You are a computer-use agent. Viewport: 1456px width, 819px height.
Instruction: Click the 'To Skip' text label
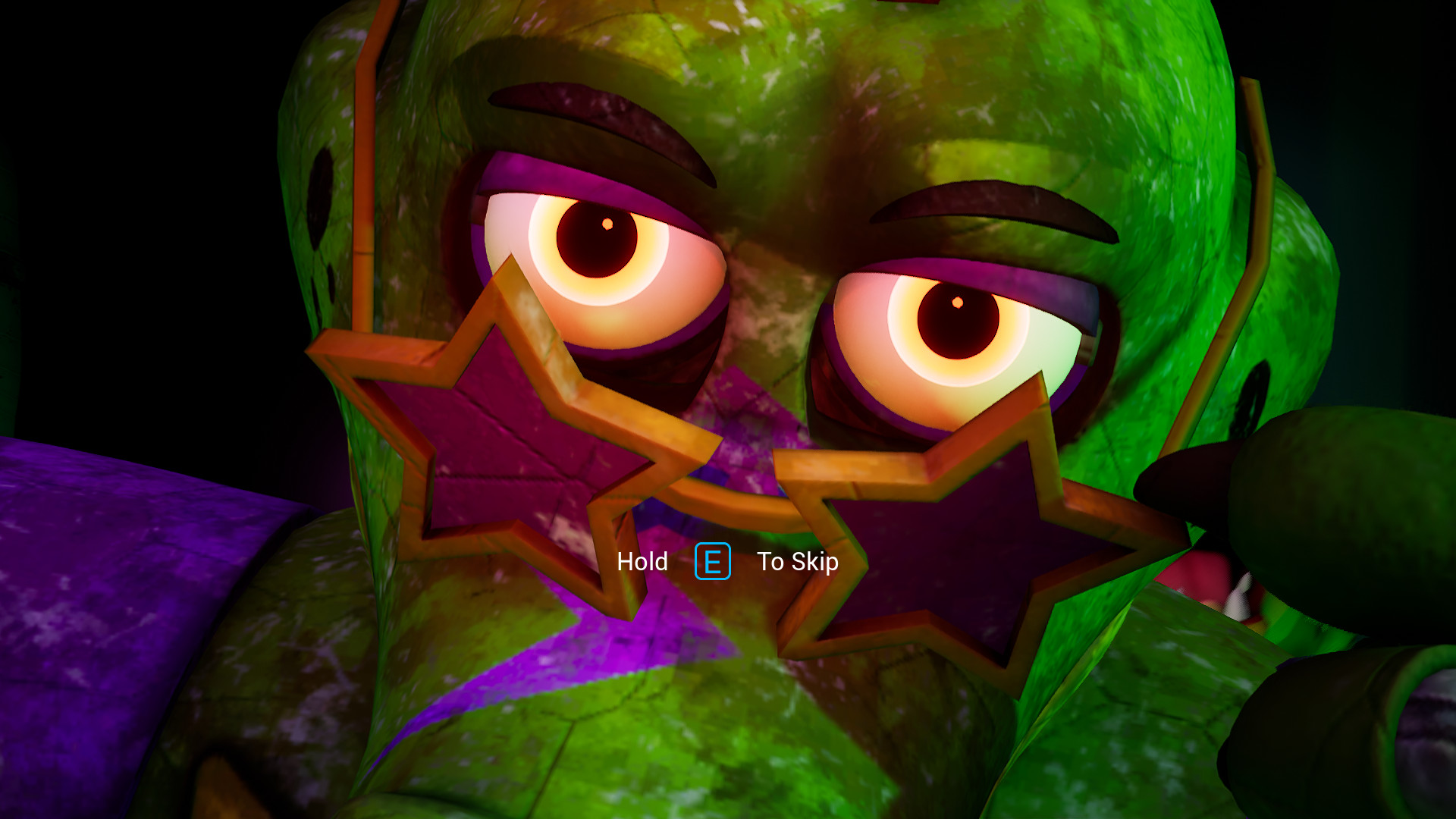(x=798, y=563)
